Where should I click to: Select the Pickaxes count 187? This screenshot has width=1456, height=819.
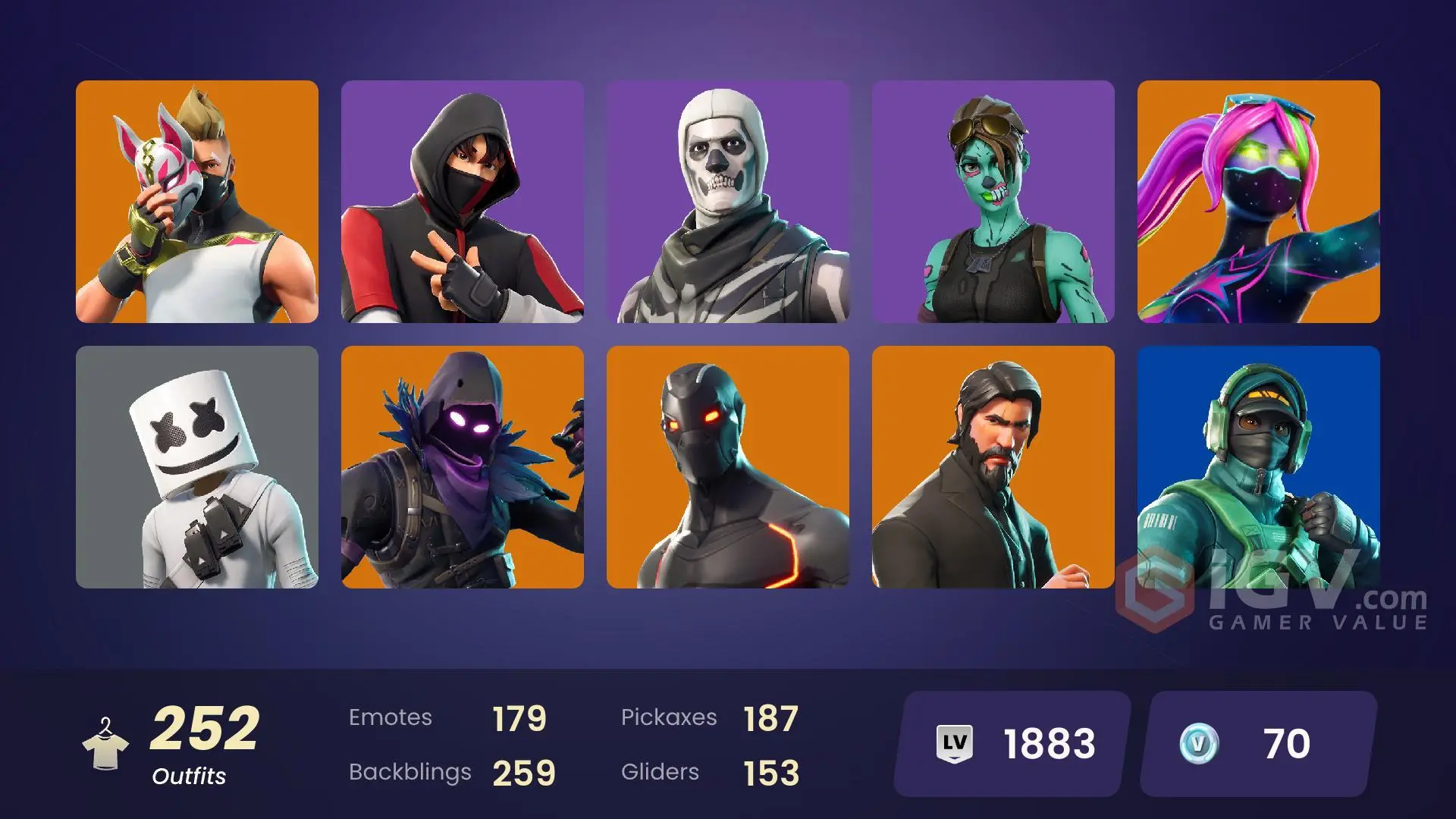[x=772, y=717]
